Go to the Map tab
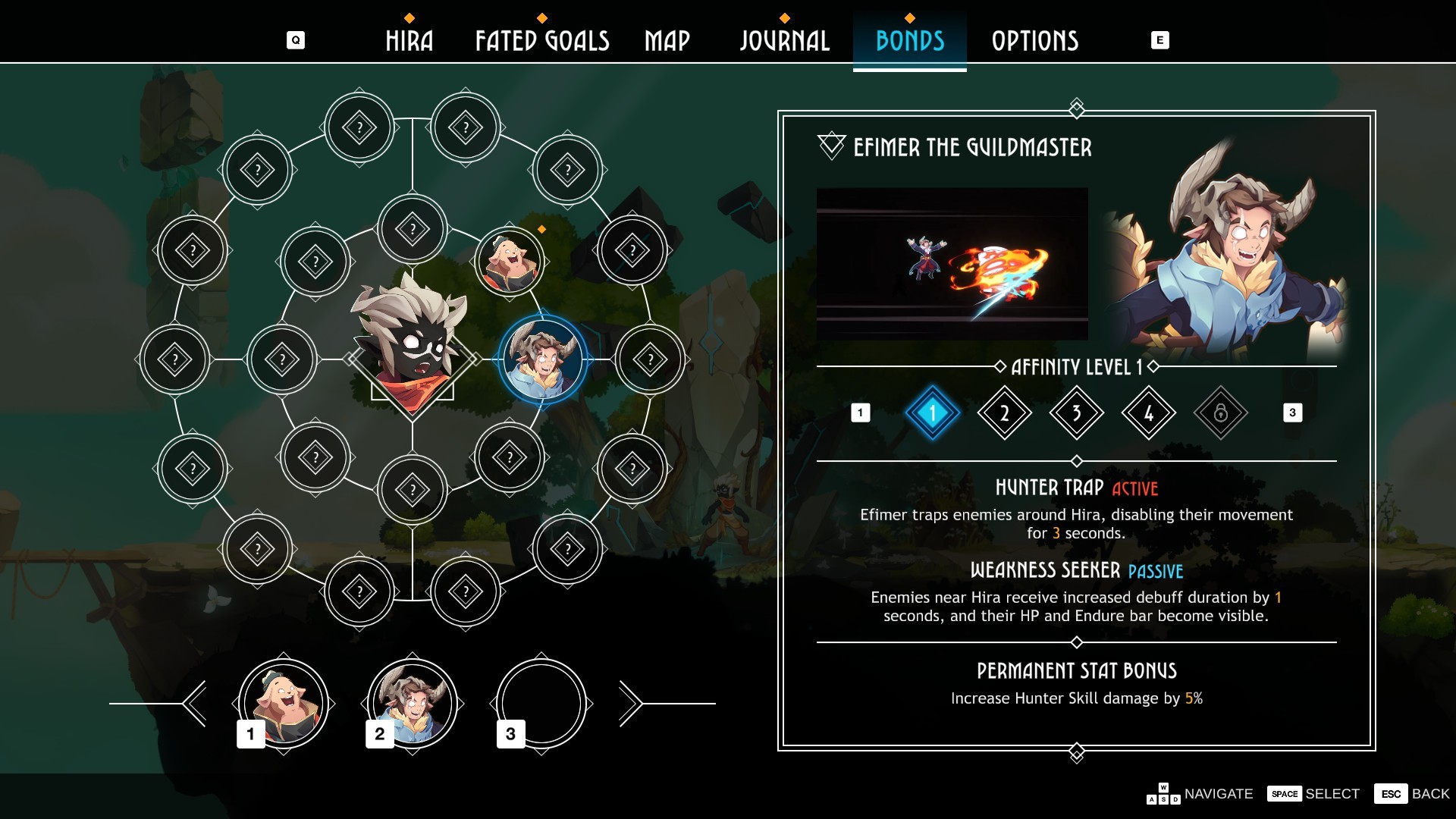The height and width of the screenshot is (819, 1456). (667, 41)
